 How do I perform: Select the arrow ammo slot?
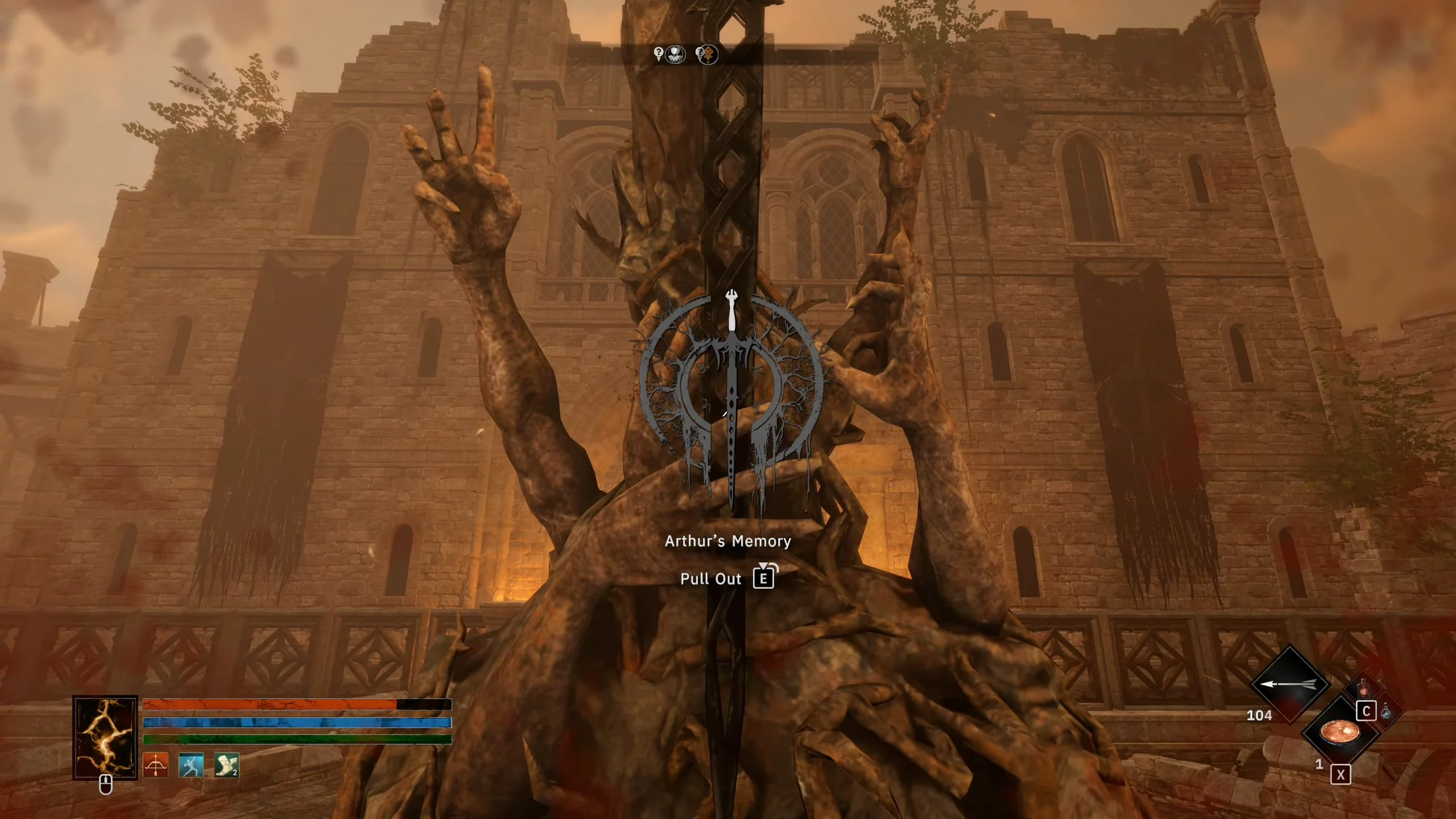click(x=1289, y=684)
